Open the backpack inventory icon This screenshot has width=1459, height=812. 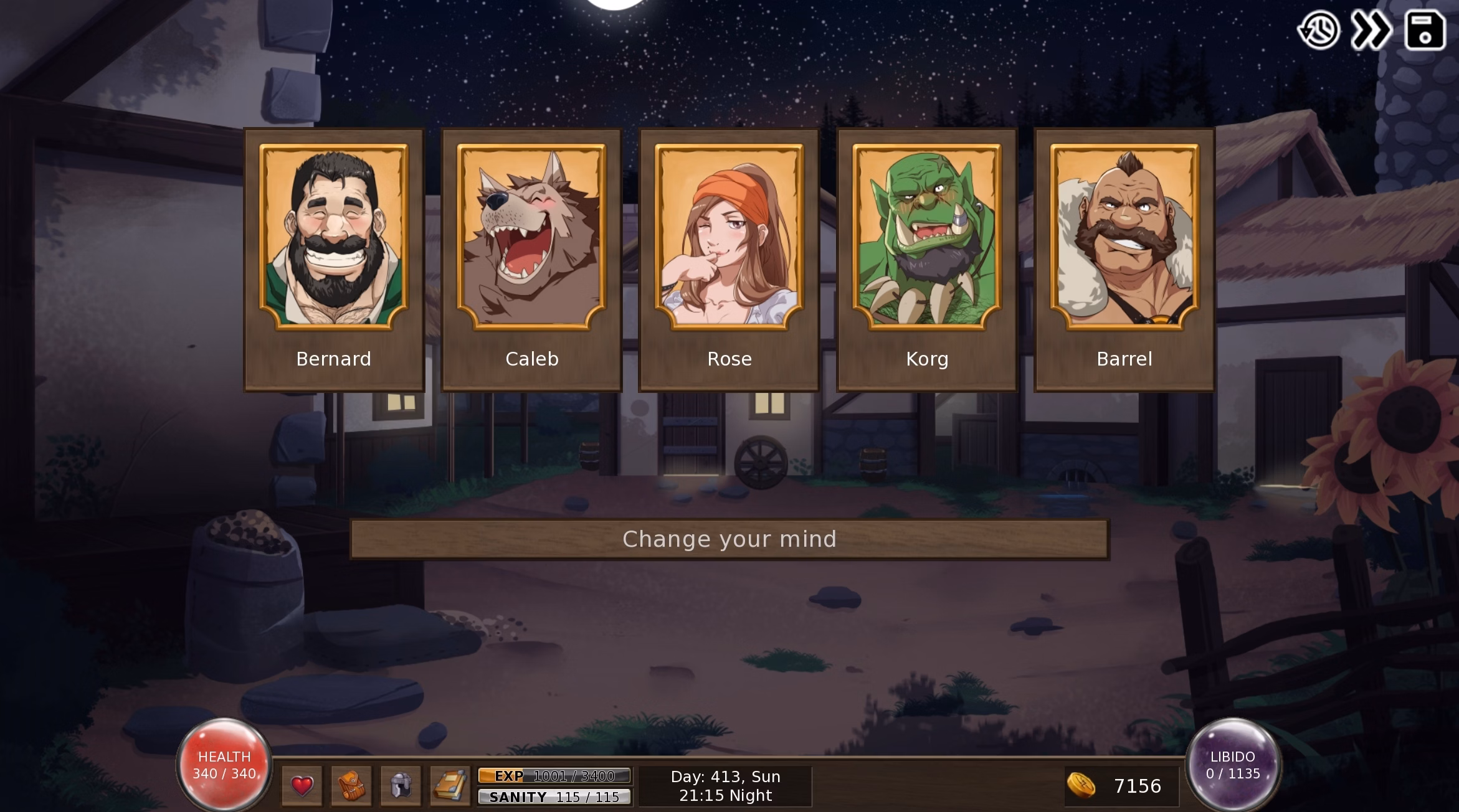pyautogui.click(x=351, y=786)
